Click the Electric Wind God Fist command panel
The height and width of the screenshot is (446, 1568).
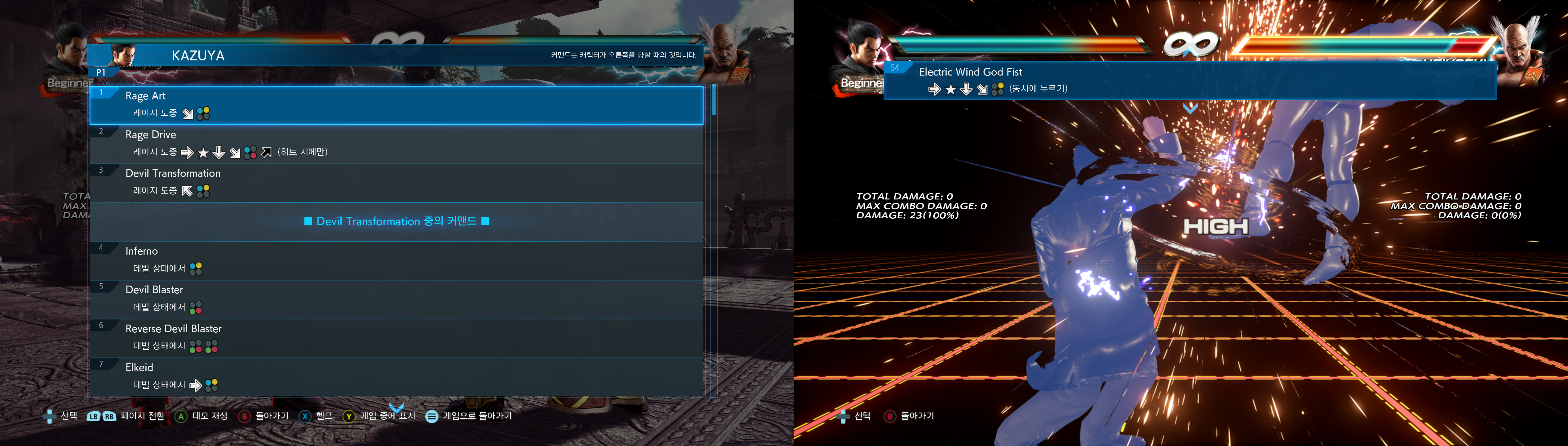[x=1189, y=80]
